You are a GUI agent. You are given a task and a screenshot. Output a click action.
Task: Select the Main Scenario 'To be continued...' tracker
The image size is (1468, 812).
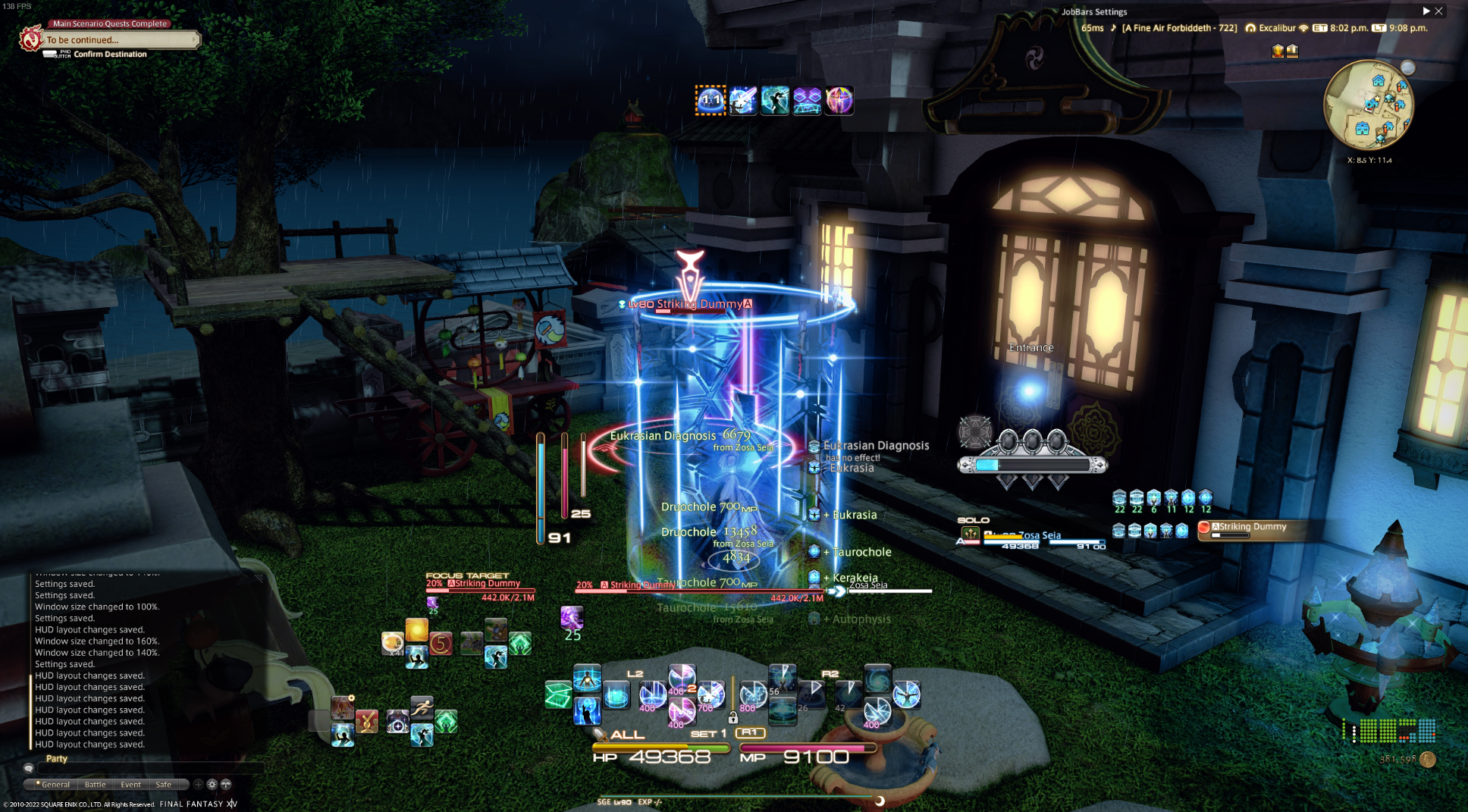(x=114, y=39)
